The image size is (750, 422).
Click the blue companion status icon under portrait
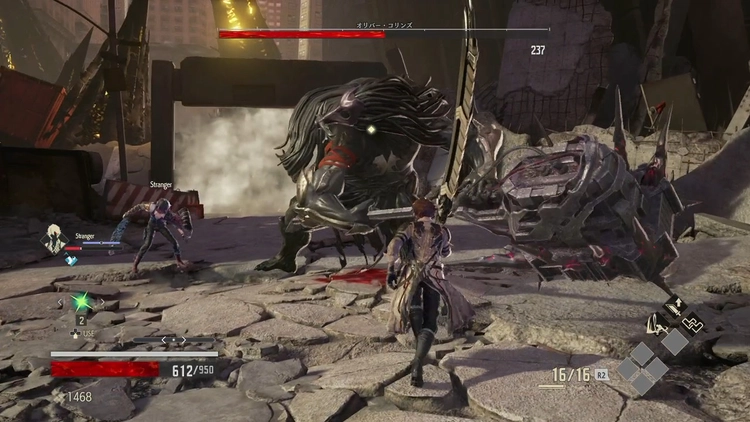(x=71, y=259)
